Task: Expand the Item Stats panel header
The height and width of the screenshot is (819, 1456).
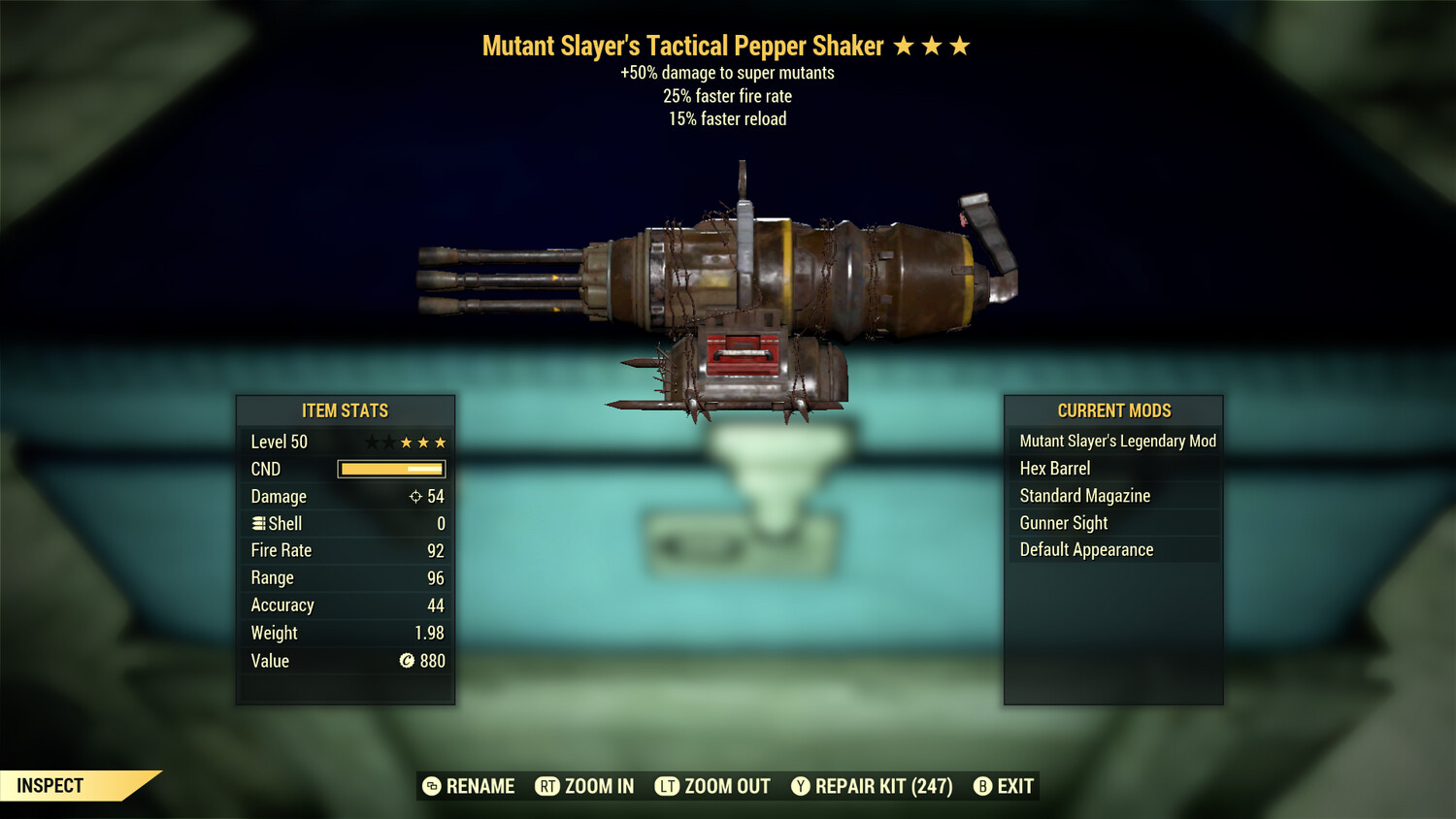Action: tap(346, 410)
